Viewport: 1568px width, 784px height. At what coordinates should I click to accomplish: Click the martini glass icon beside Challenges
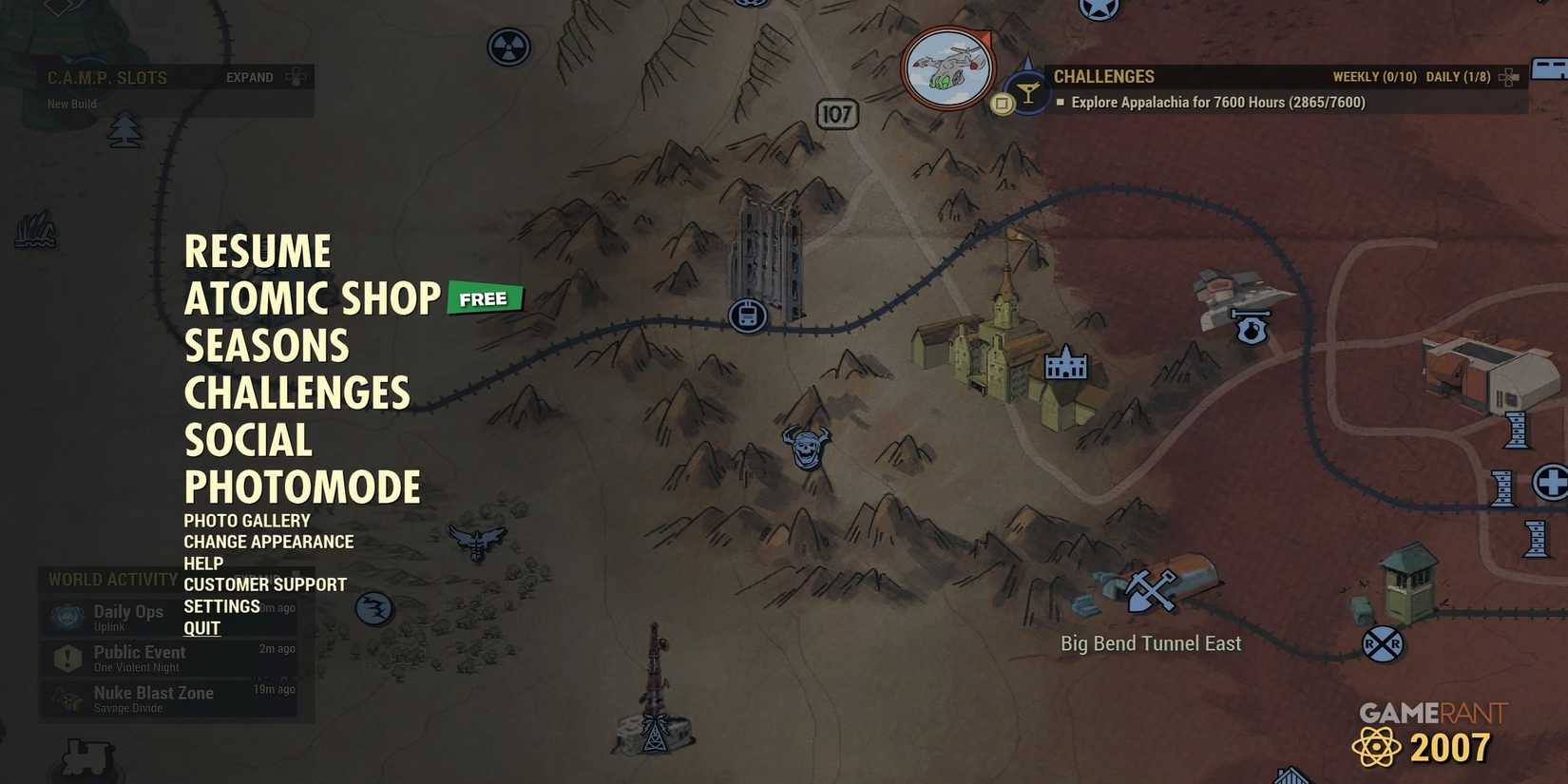coord(1027,88)
